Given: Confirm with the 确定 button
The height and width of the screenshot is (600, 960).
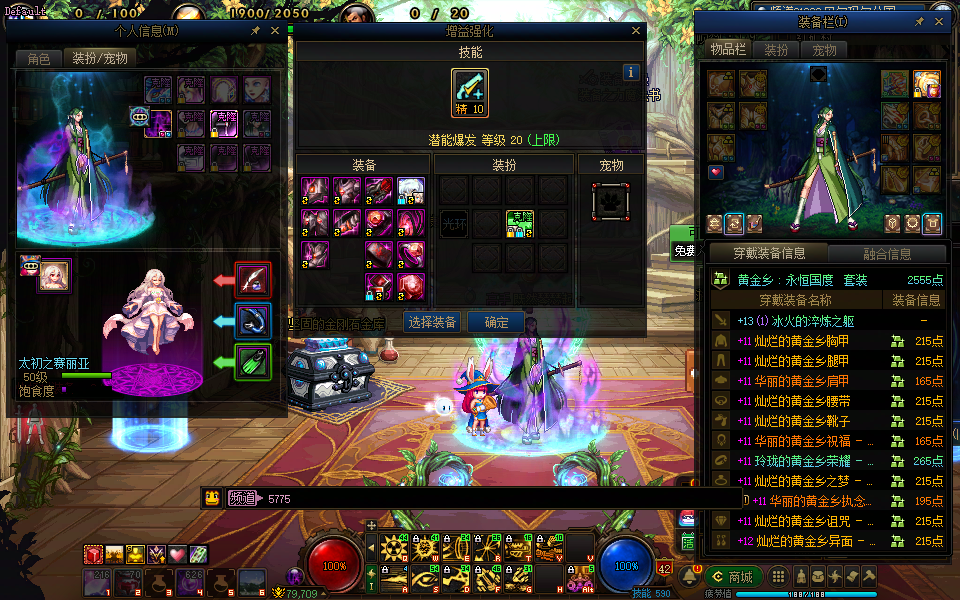Looking at the screenshot, I should 497,322.
